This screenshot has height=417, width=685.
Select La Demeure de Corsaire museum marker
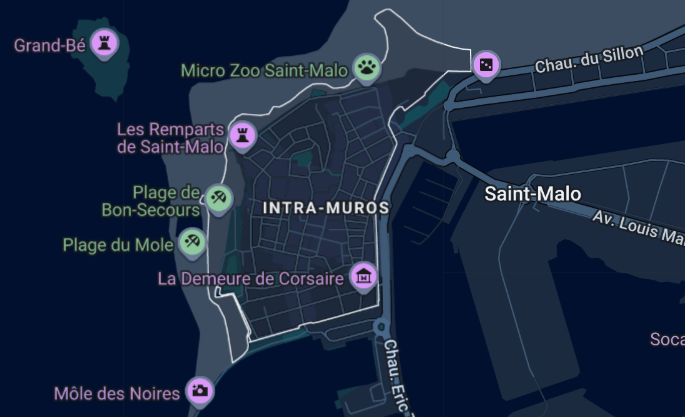[364, 276]
